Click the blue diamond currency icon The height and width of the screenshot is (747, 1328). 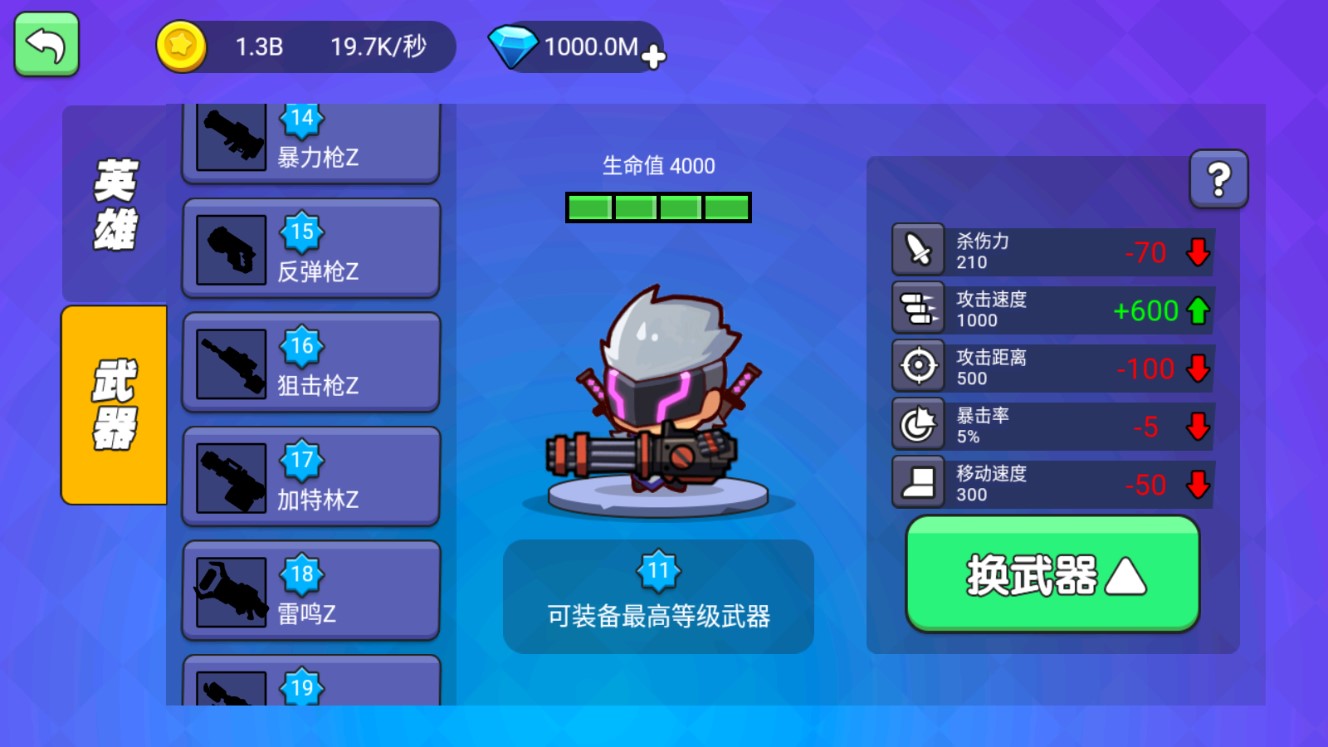[x=514, y=46]
